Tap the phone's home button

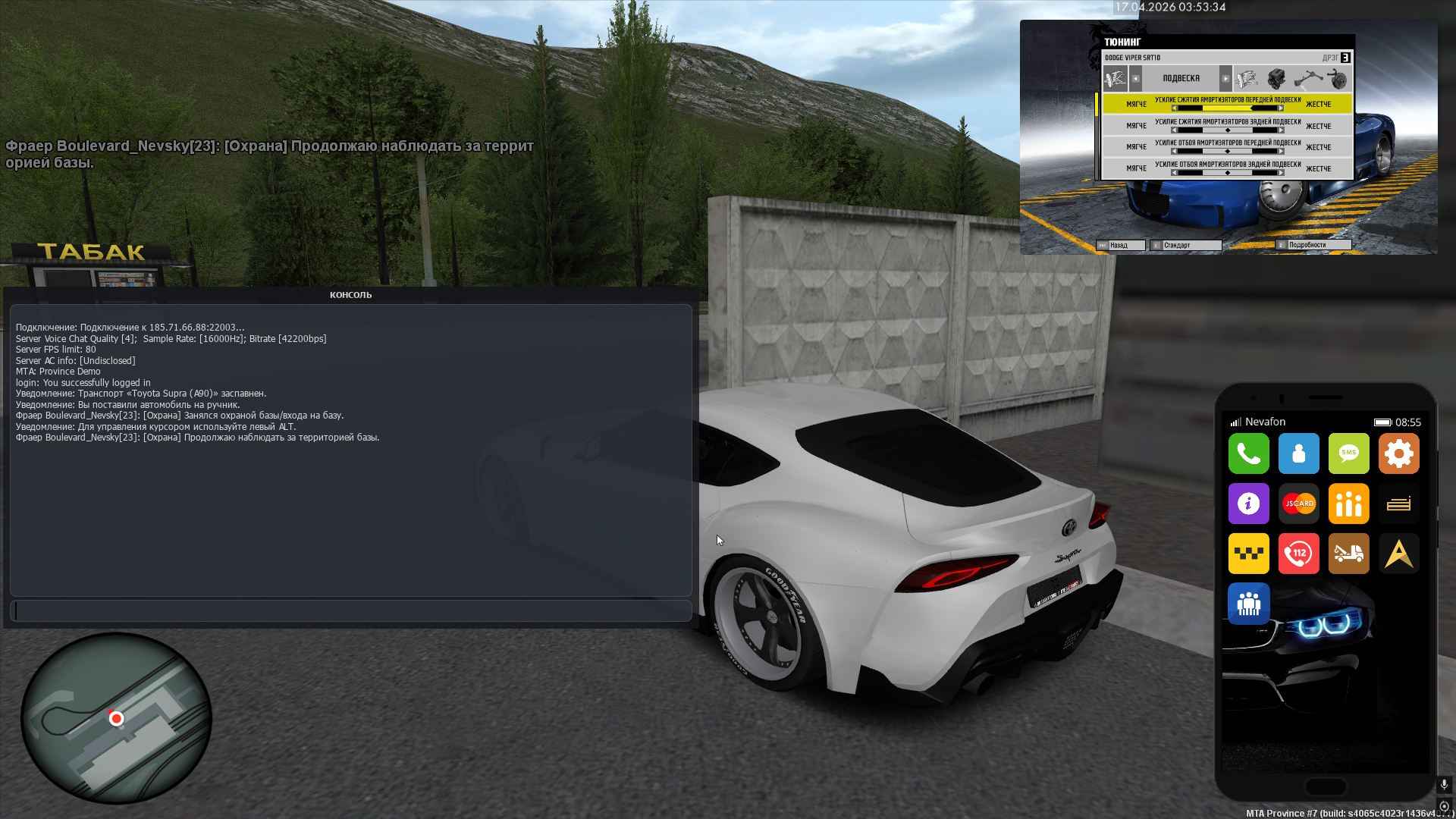1326,786
